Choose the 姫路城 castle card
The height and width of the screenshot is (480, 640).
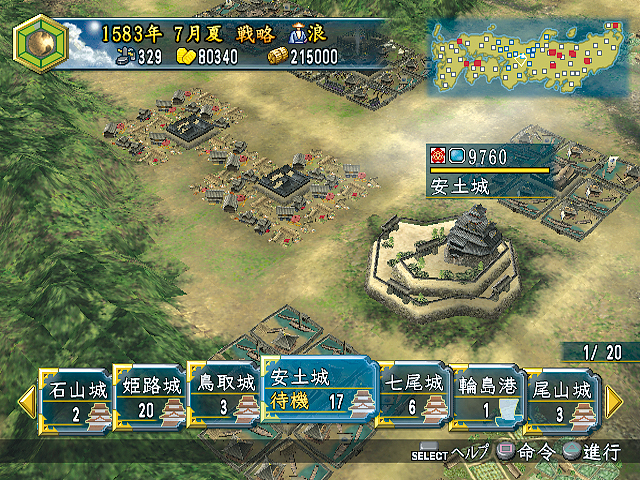pos(150,398)
